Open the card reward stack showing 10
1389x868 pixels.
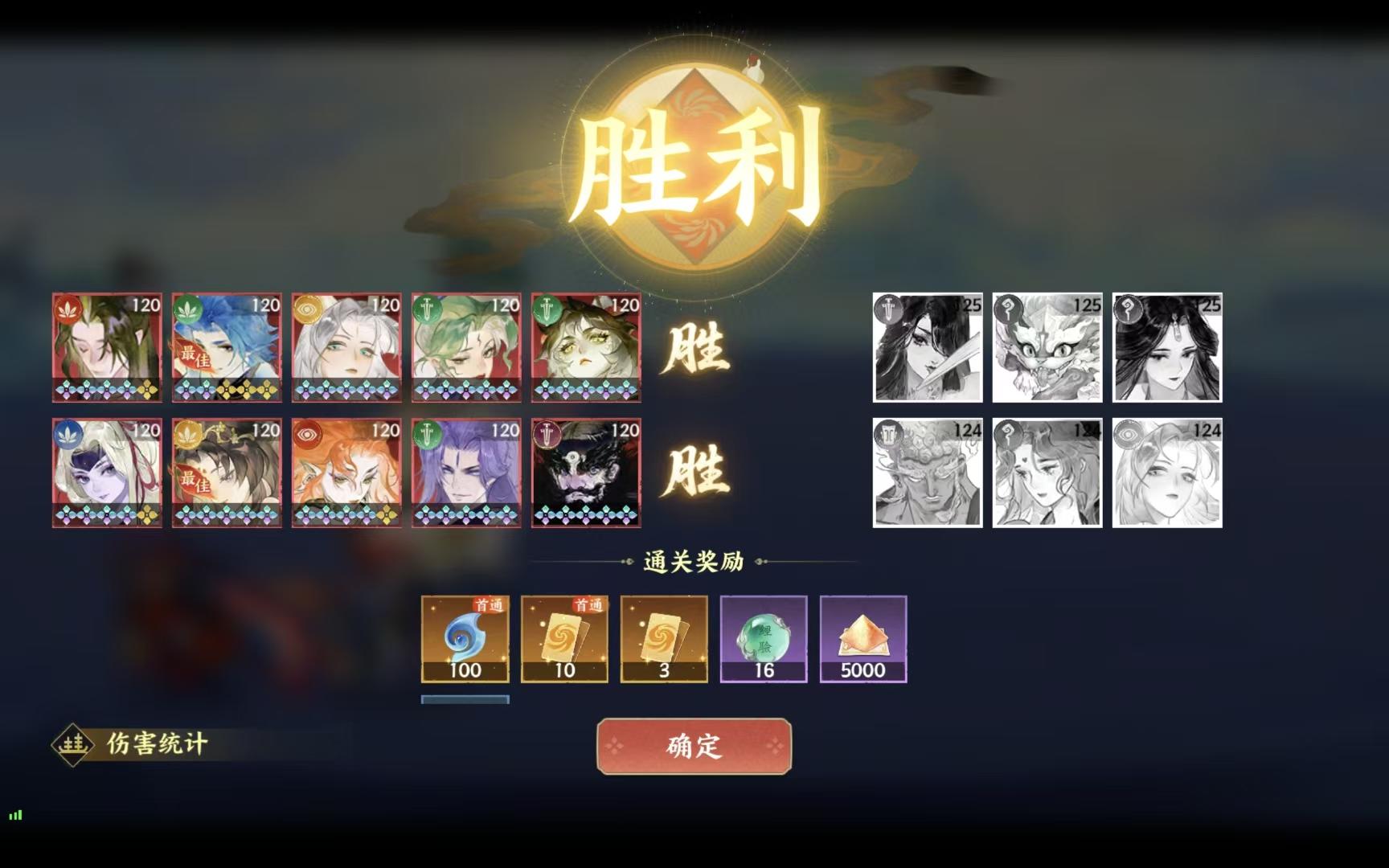(x=563, y=639)
